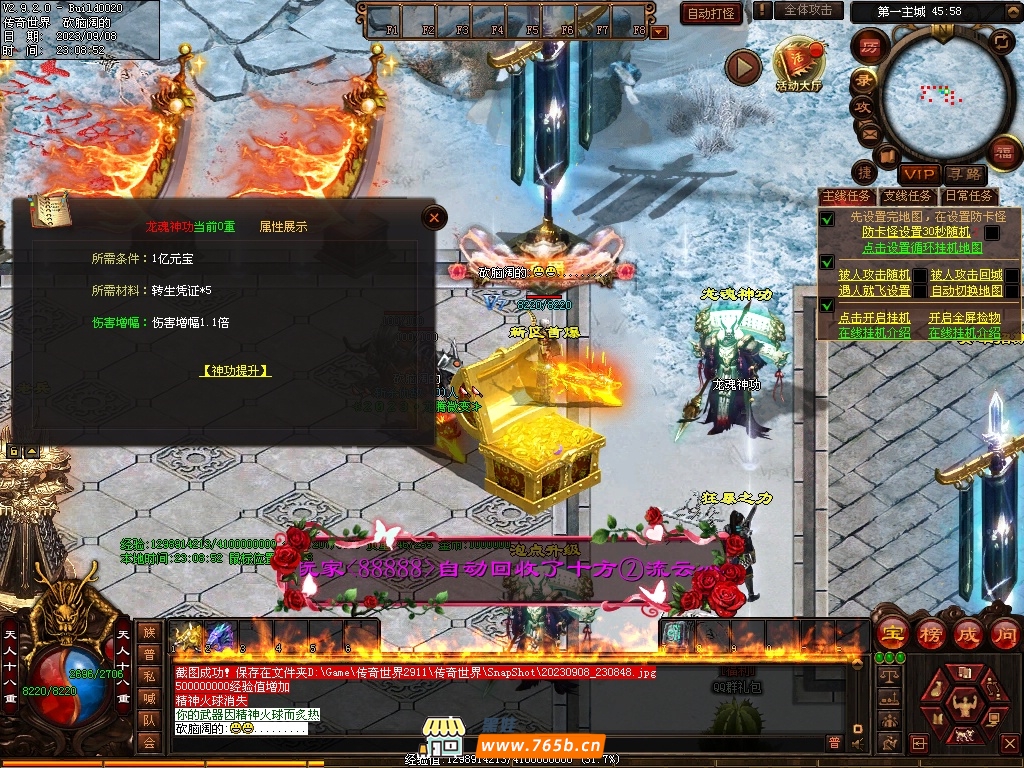Select the 私 private chat channel
Image resolution: width=1024 pixels, height=768 pixels.
click(x=149, y=675)
